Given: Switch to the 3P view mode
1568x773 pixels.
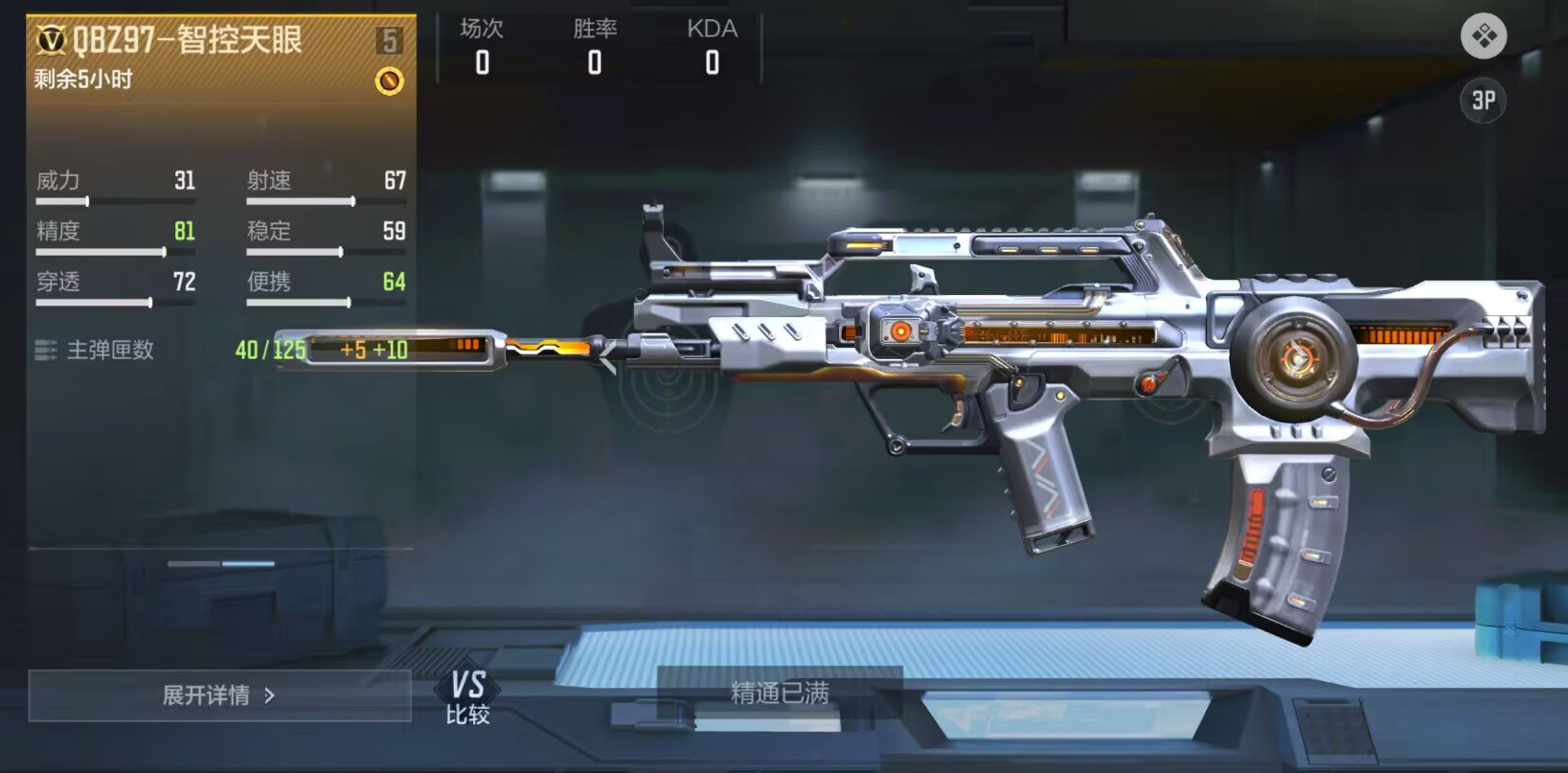Looking at the screenshot, I should [x=1483, y=101].
